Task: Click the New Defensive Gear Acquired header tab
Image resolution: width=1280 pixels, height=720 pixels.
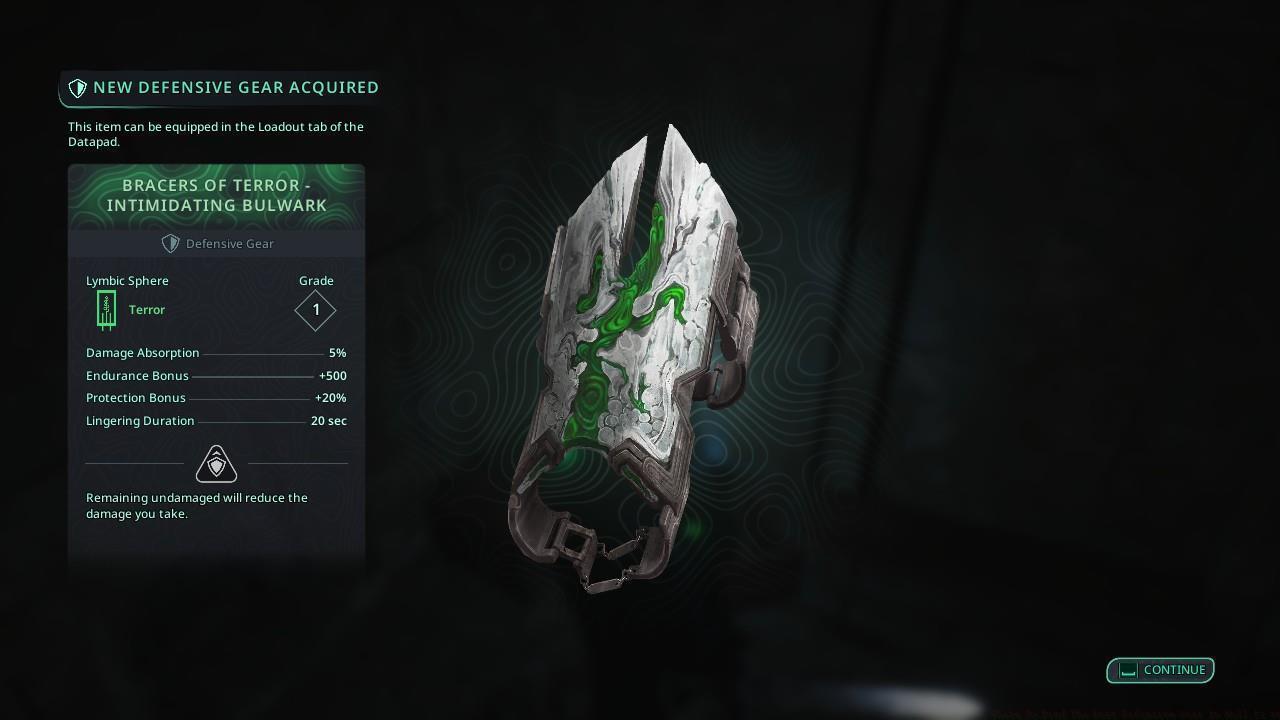Action: (220, 87)
